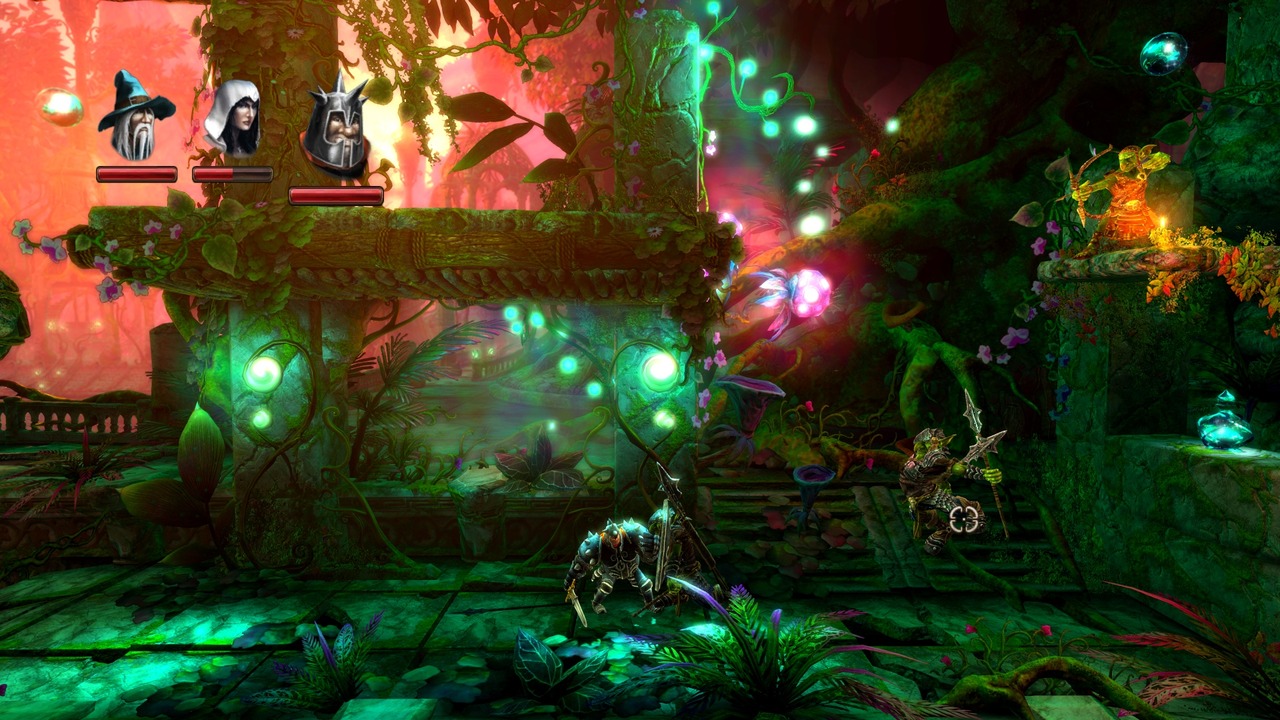Choose the horned-helmet knight portrait
This screenshot has height=720, width=1280.
click(335, 128)
